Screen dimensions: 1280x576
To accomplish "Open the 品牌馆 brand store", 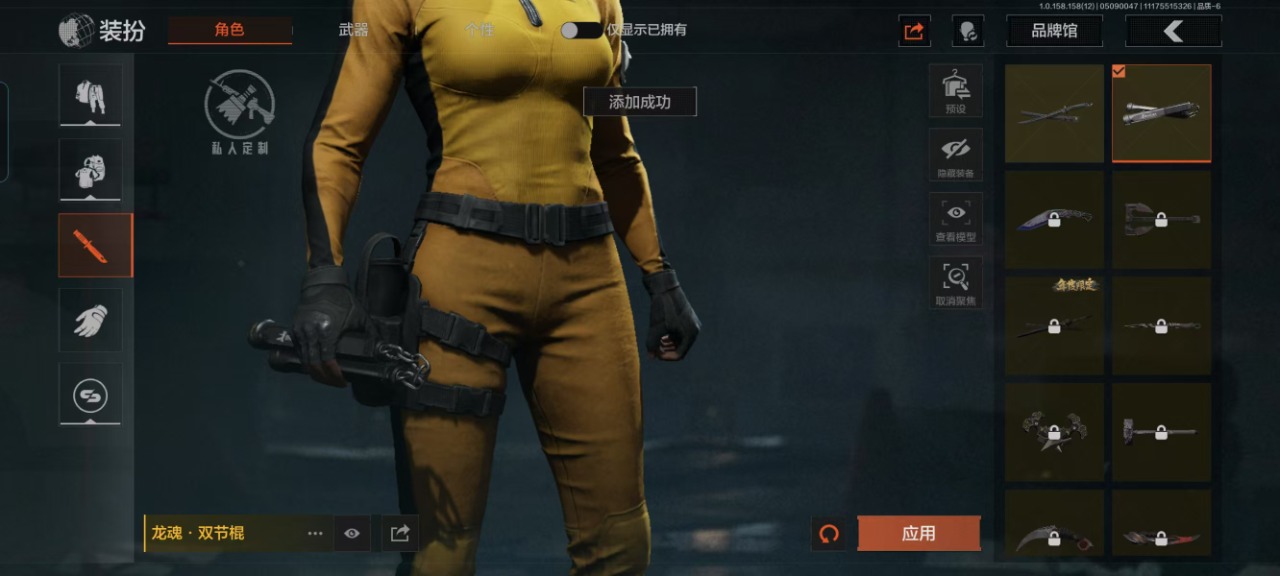I will [1054, 31].
